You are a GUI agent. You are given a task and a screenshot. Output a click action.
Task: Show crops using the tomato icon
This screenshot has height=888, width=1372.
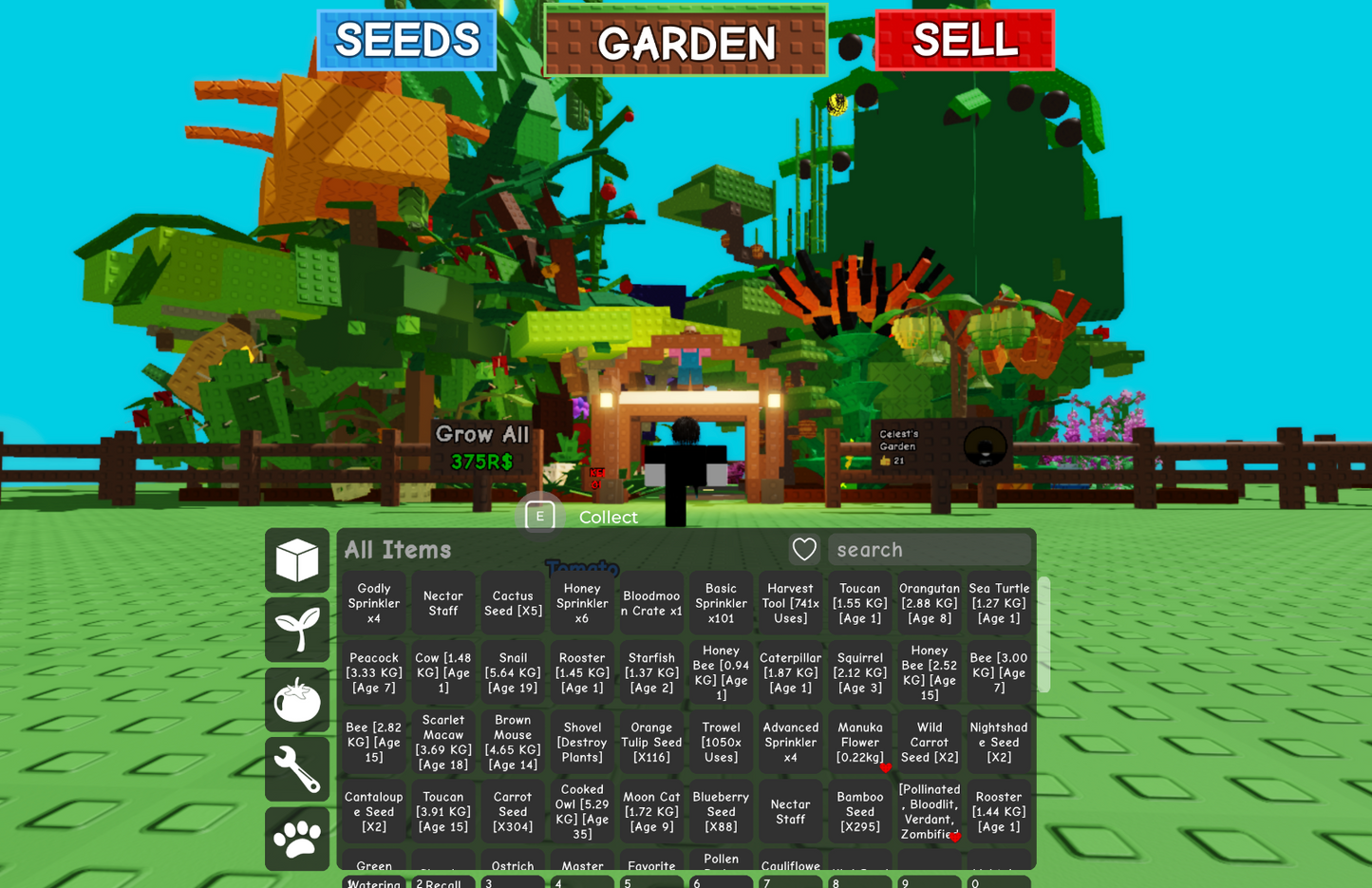297,700
